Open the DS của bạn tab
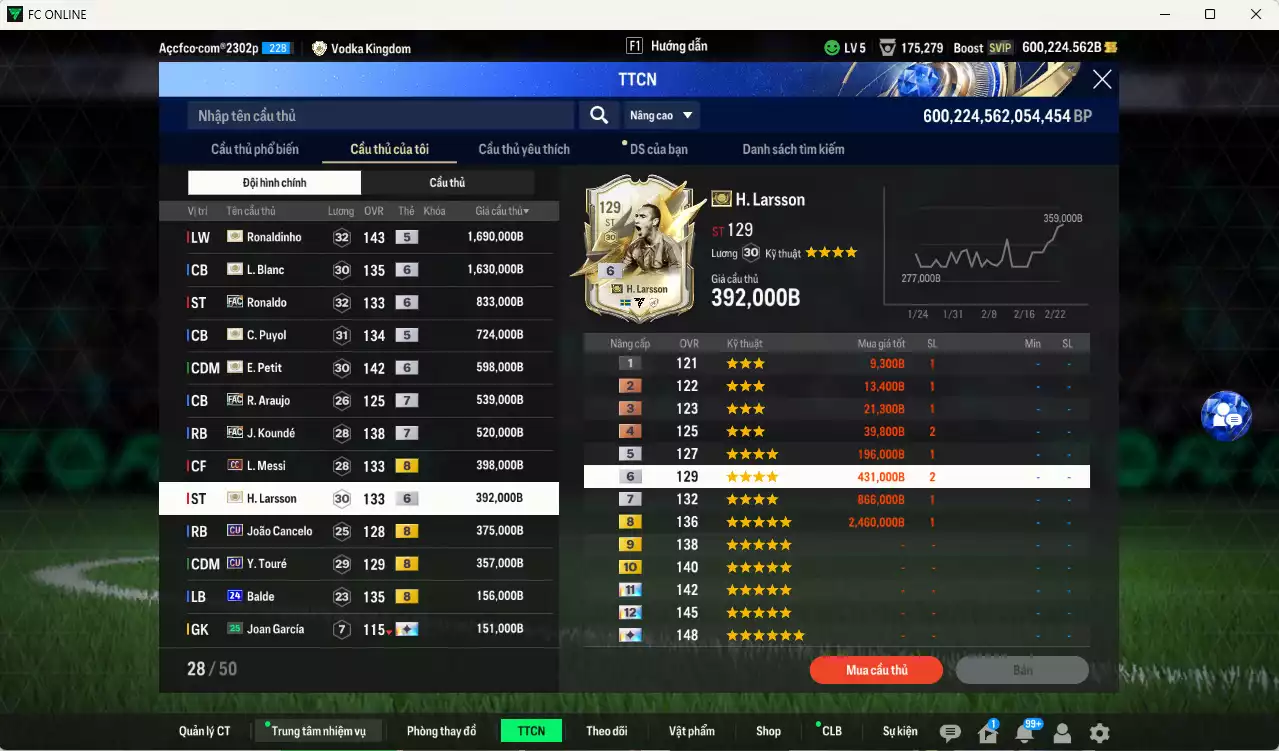1279x751 pixels. 658,149
